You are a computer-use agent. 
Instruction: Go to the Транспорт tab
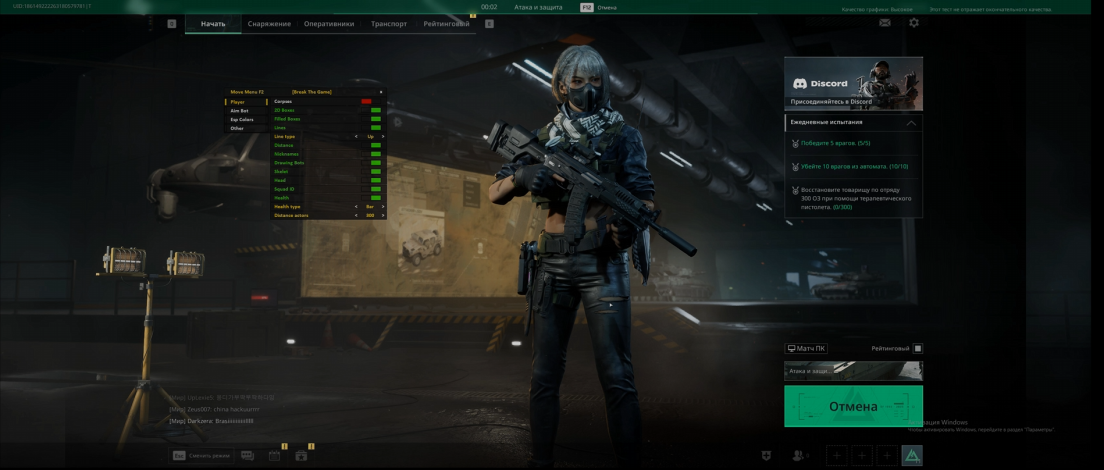[x=388, y=23]
